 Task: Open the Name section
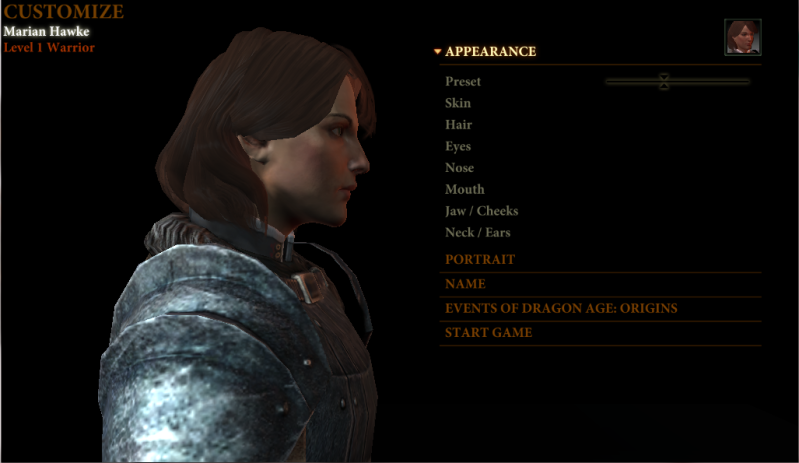click(x=465, y=284)
